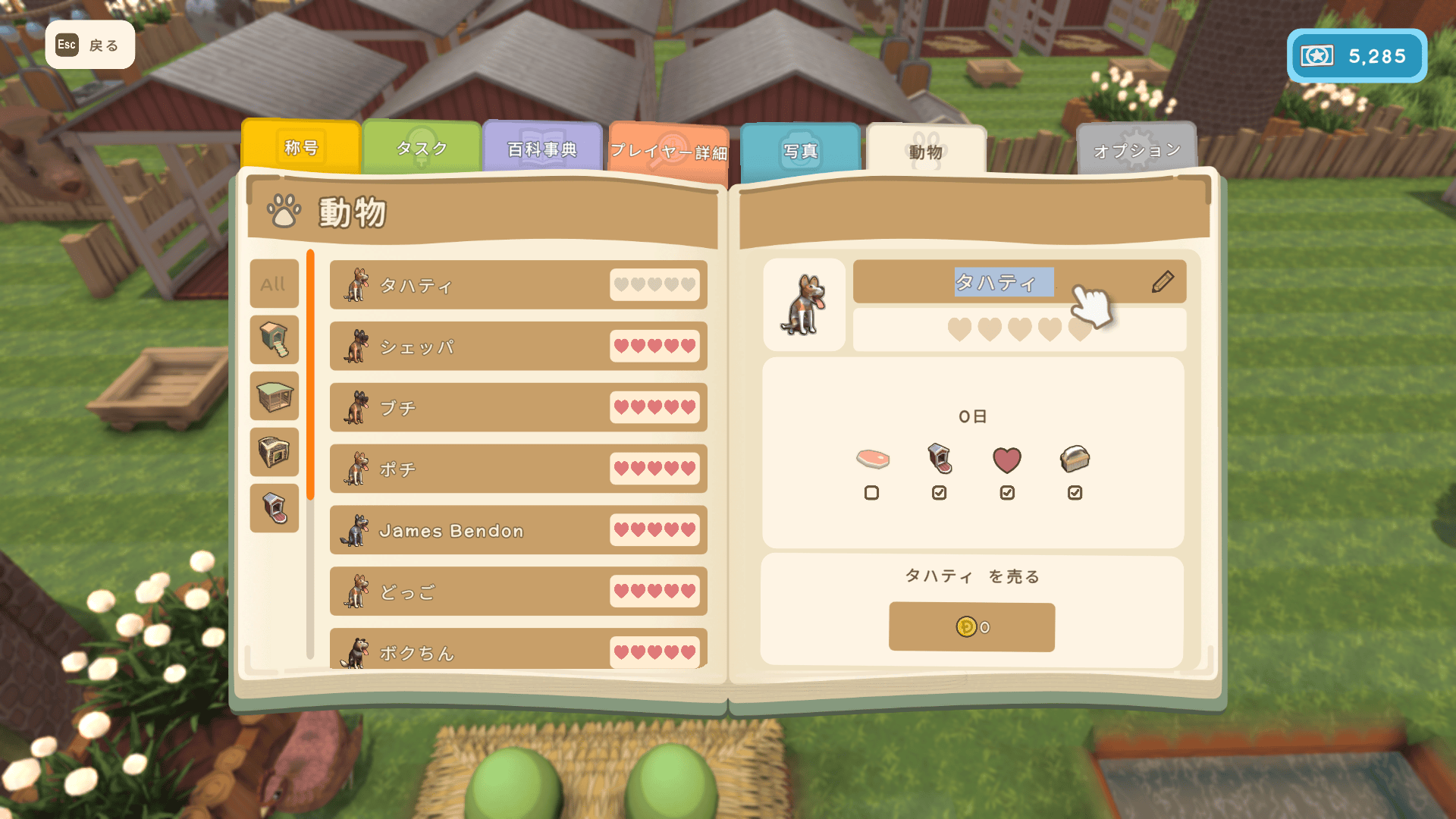1456x819 pixels.
Task: Choose どっこ in the list
Action: click(x=518, y=591)
